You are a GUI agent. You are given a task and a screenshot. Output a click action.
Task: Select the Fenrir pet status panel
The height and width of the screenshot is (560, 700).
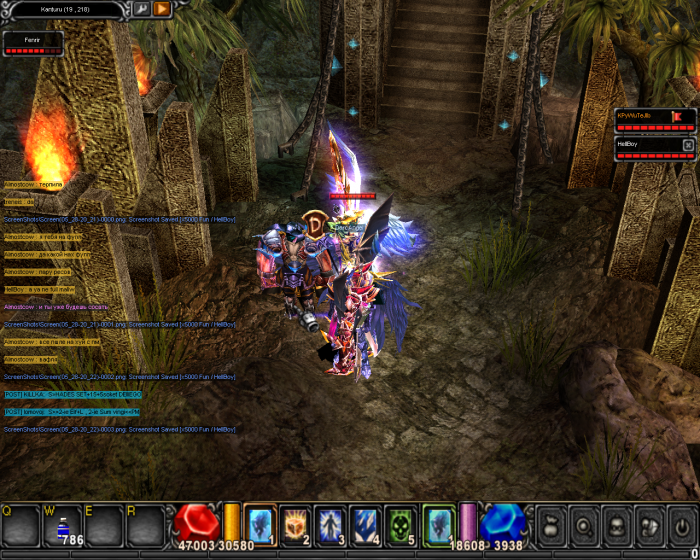click(33, 43)
